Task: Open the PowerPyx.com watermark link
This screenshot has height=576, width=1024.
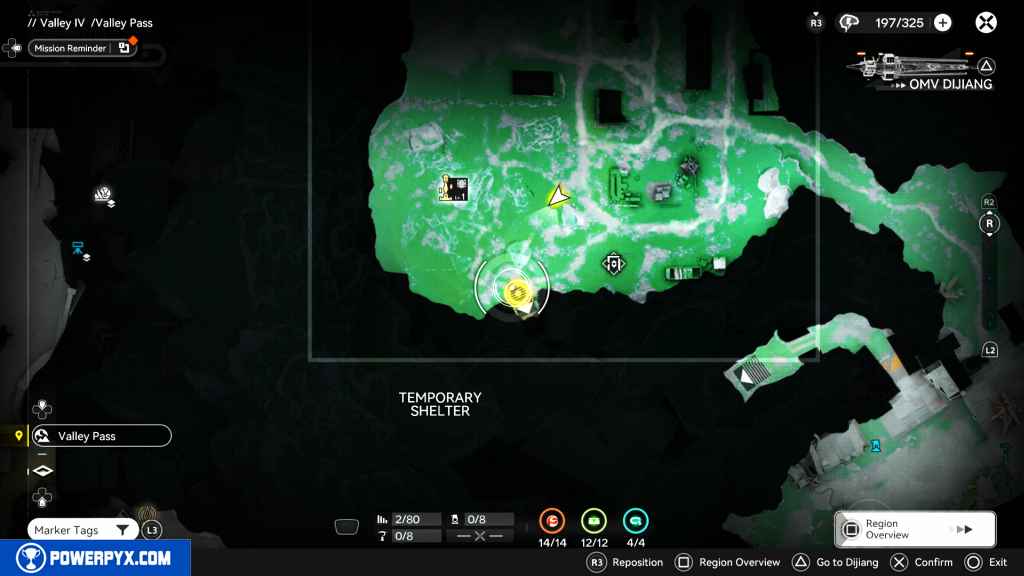Action: coord(95,558)
